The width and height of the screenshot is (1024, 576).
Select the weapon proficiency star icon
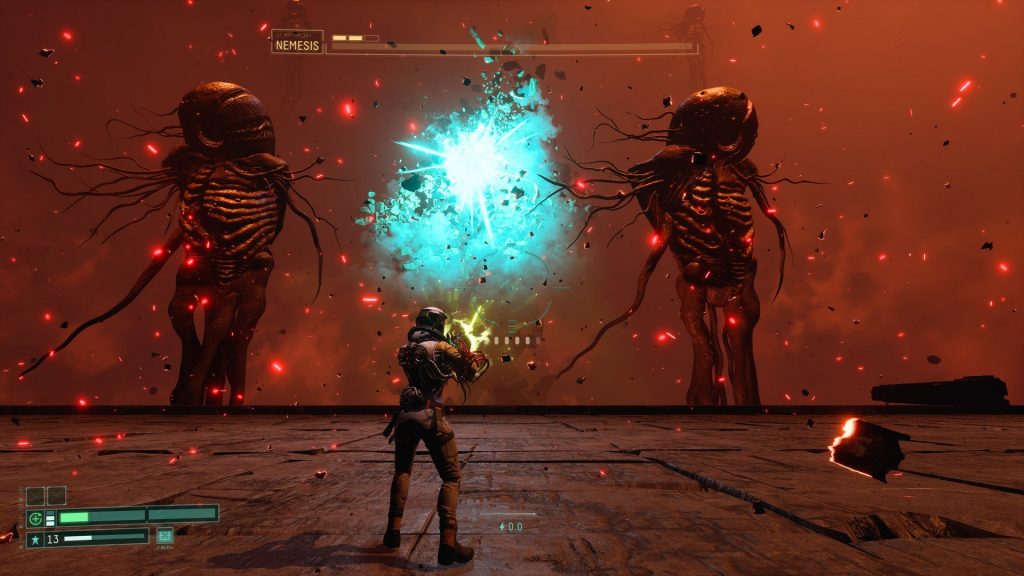click(x=36, y=539)
